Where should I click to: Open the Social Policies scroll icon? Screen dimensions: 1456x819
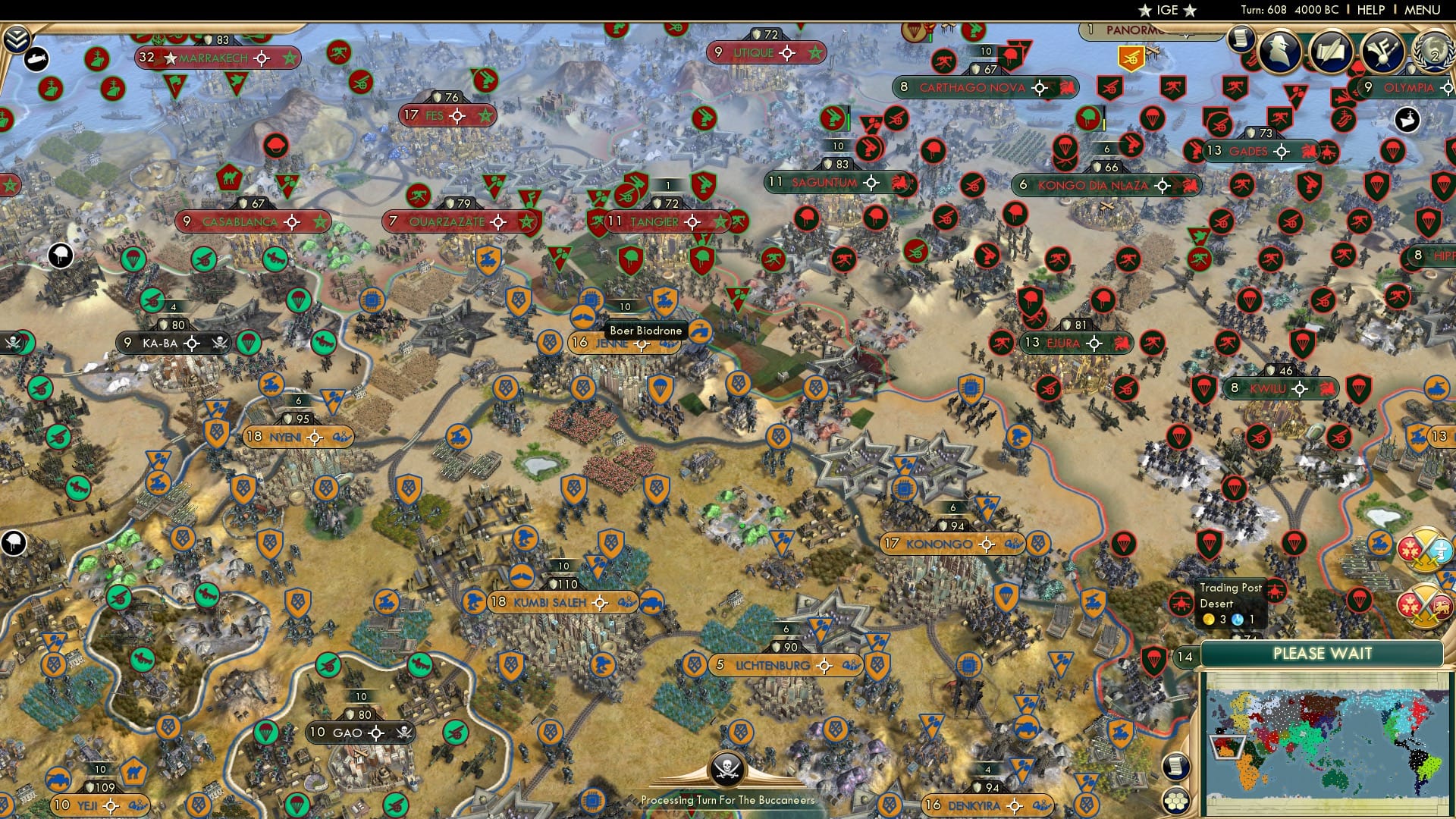pyautogui.click(x=1332, y=51)
